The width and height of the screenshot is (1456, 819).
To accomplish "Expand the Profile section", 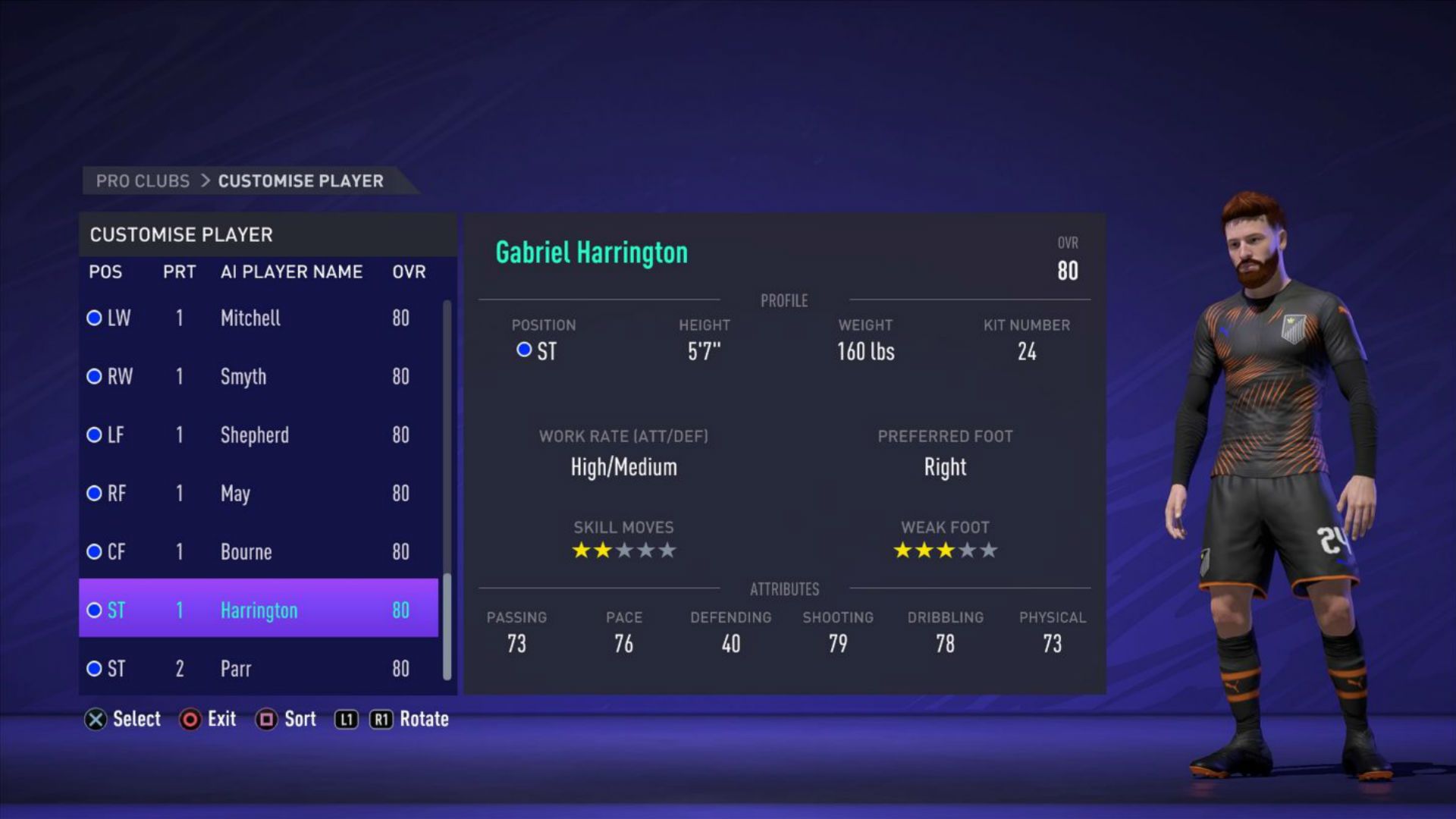I will tap(783, 300).
